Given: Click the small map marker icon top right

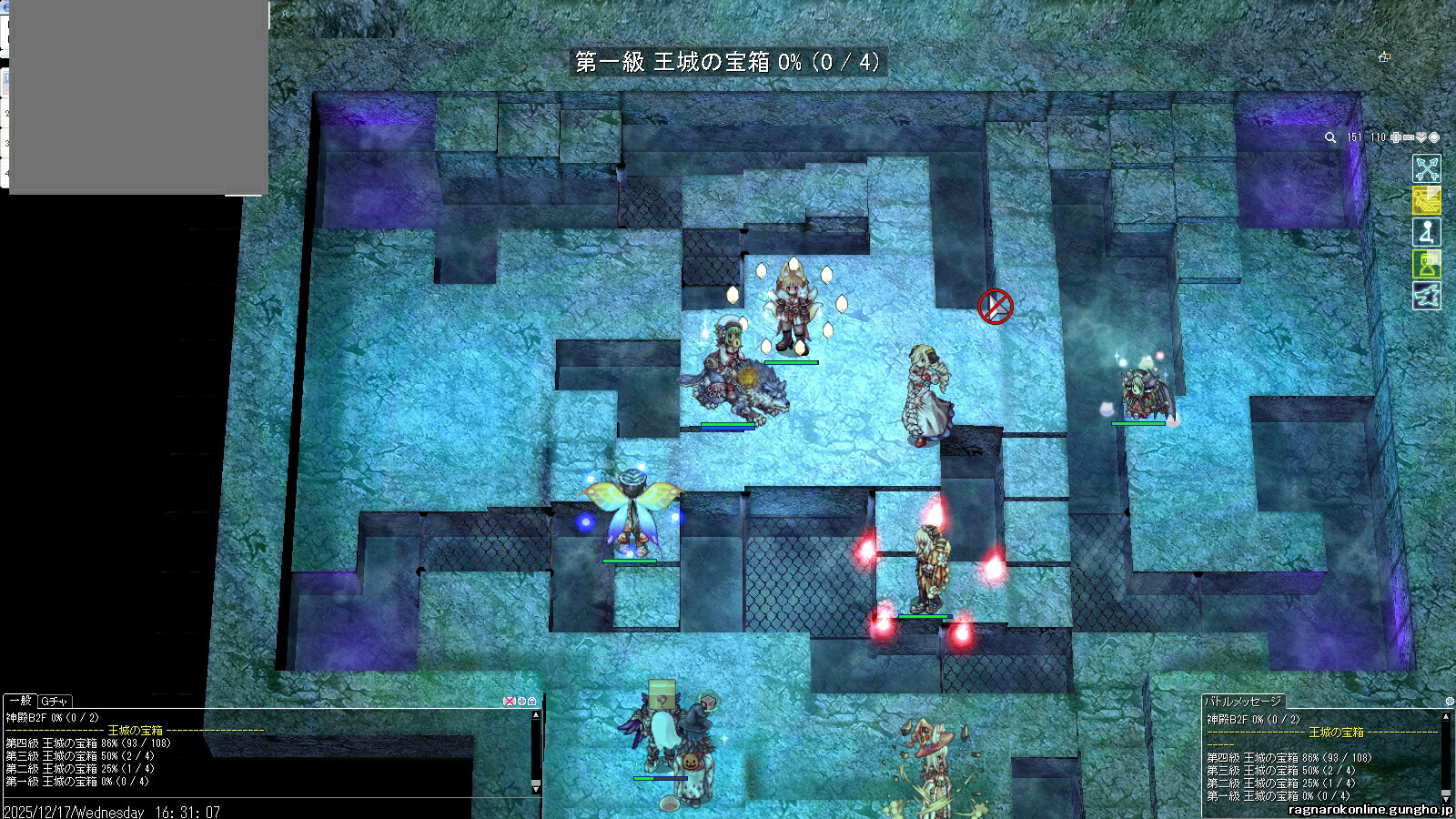Looking at the screenshot, I should [1384, 56].
